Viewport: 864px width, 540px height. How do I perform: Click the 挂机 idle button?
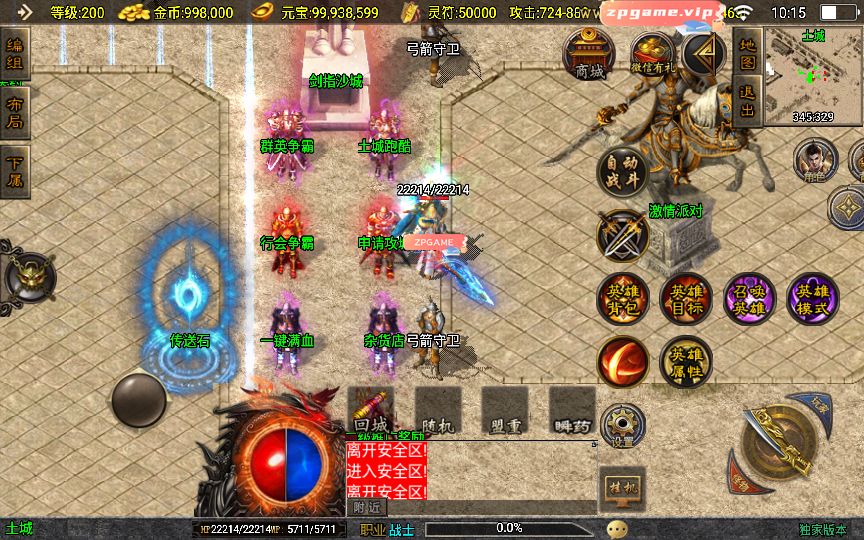[x=622, y=488]
